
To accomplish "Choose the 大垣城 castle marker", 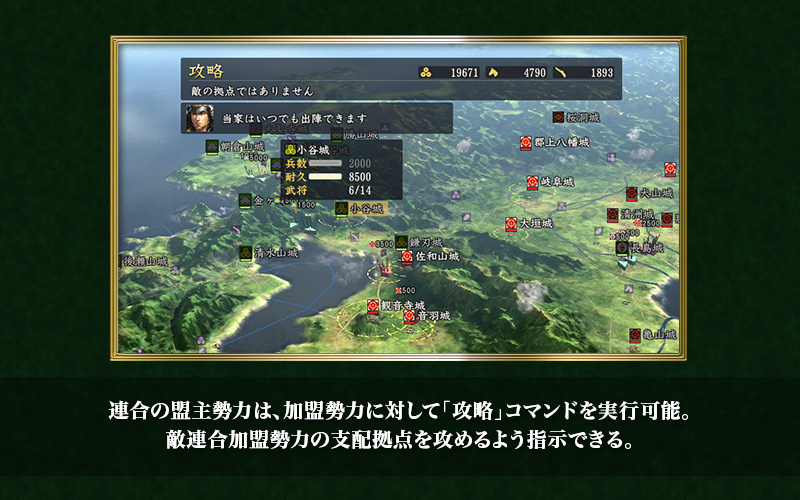I will pos(512,224).
